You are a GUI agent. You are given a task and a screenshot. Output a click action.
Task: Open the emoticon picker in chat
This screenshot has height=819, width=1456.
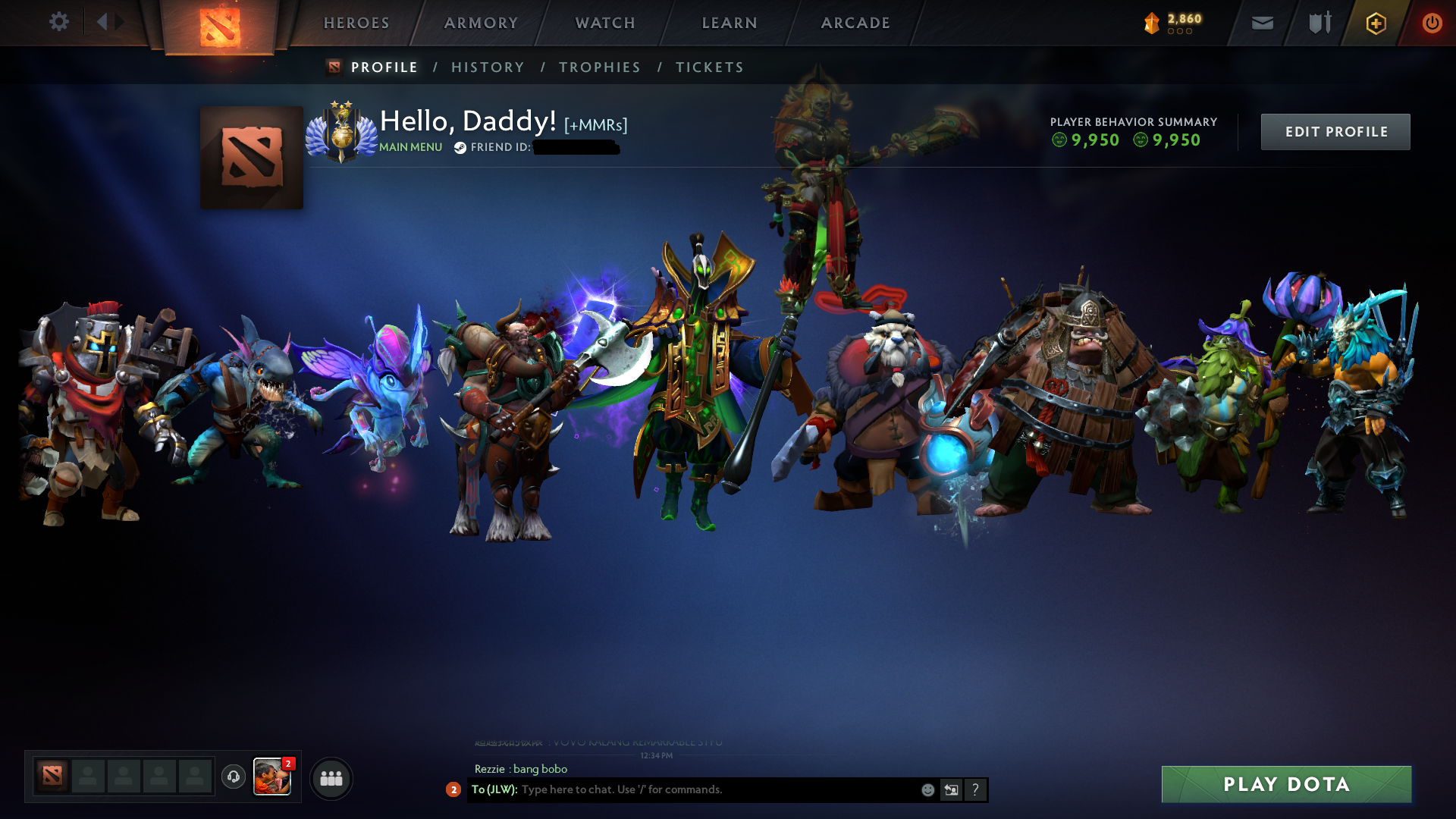pos(927,789)
